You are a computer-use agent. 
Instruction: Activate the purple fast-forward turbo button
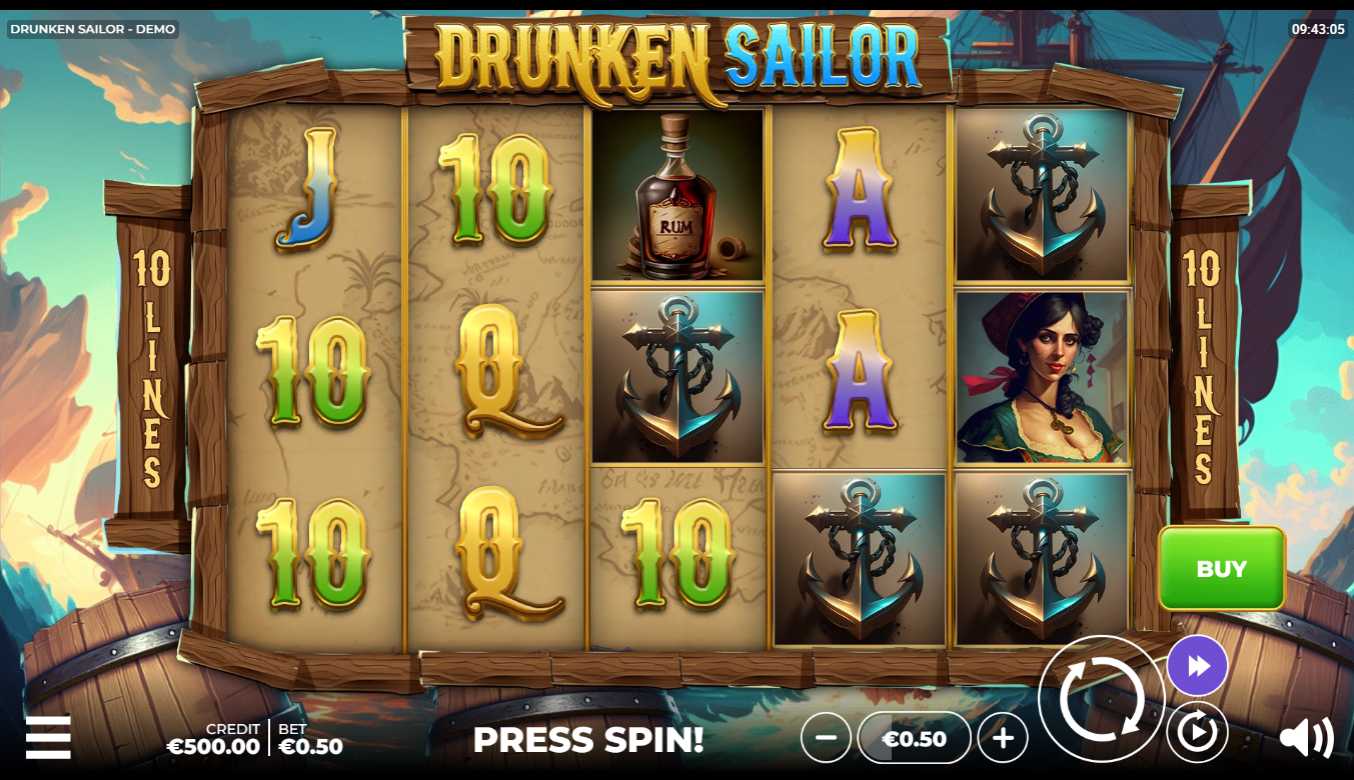(1197, 666)
